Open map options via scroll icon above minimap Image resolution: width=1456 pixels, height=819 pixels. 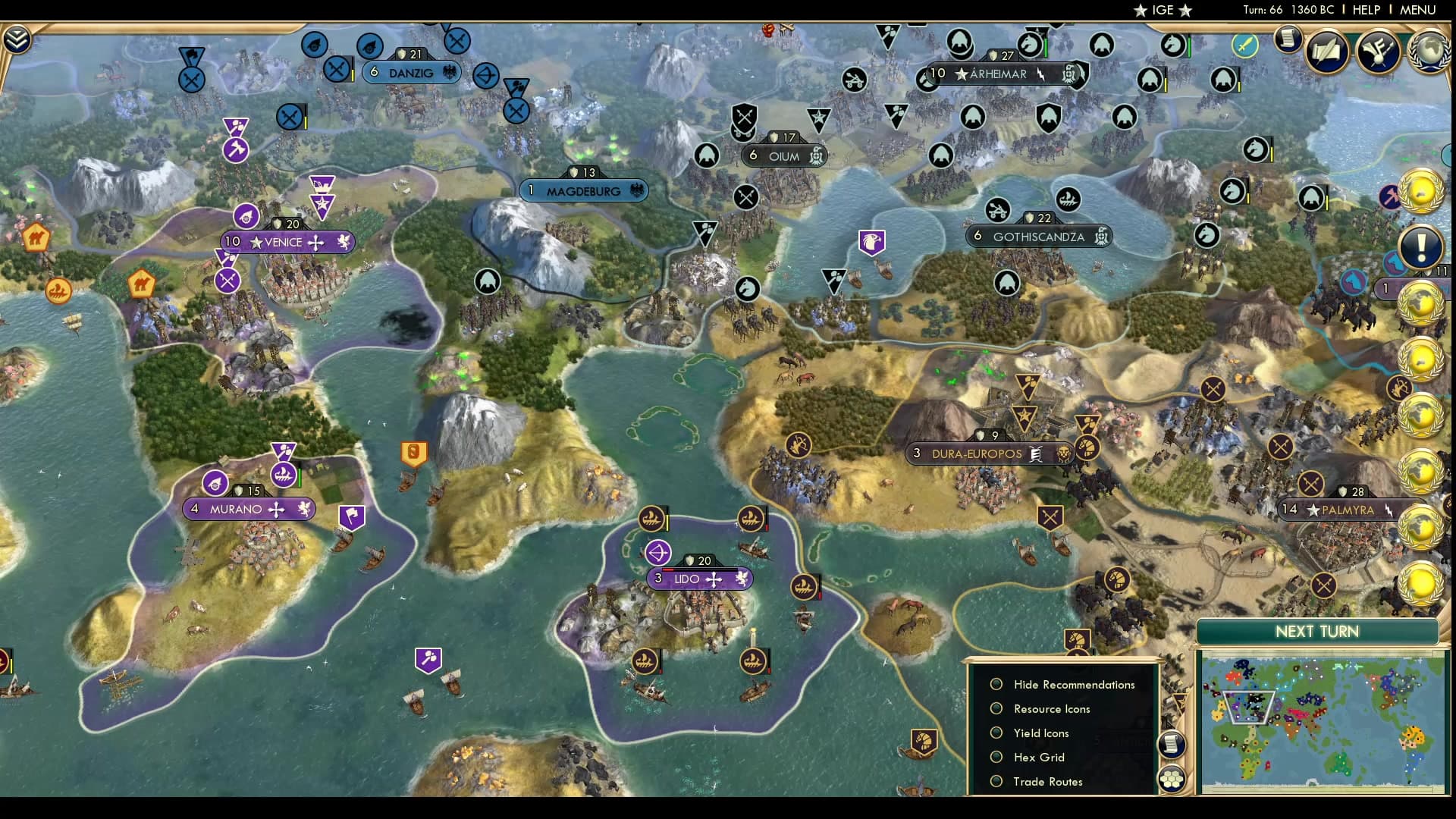coord(1172,743)
